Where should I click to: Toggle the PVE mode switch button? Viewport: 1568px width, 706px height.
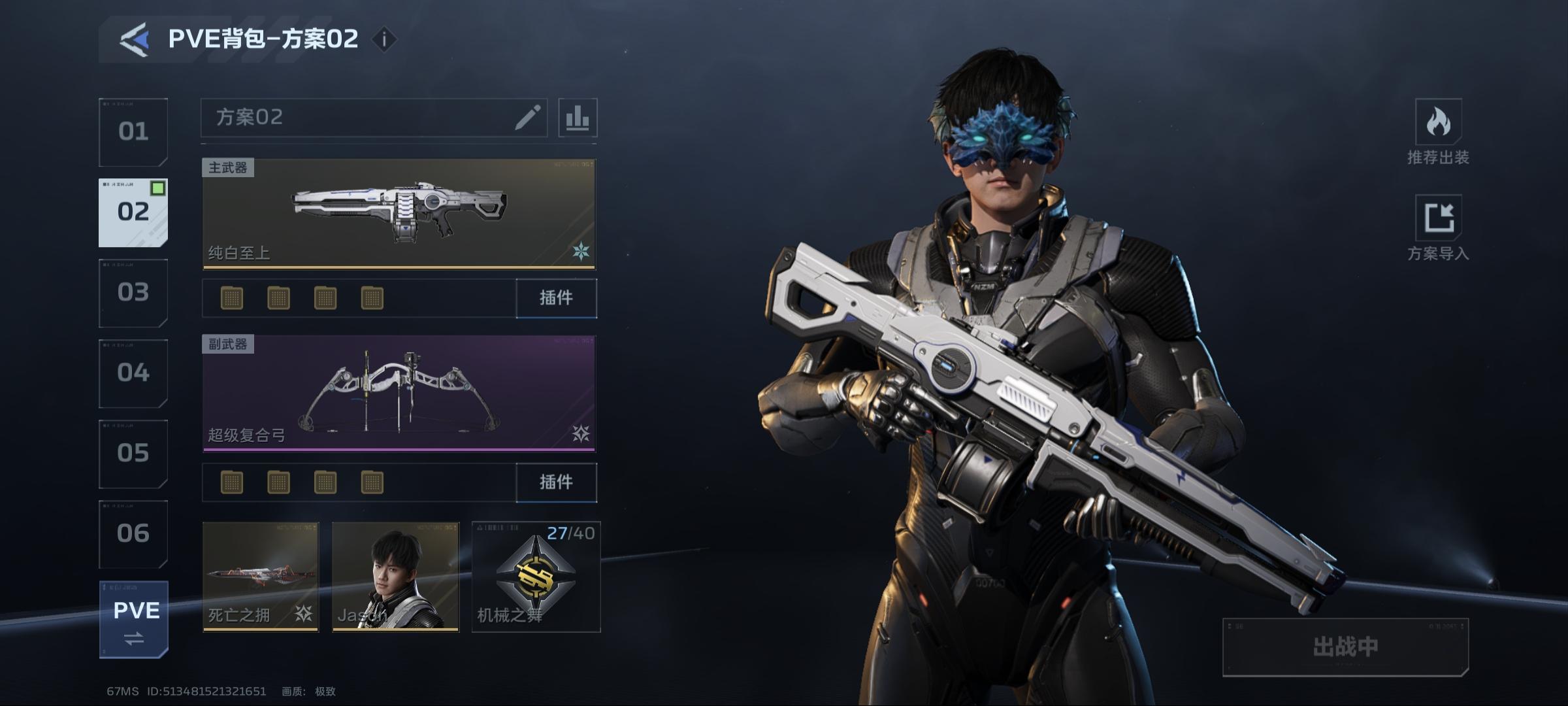(x=134, y=619)
